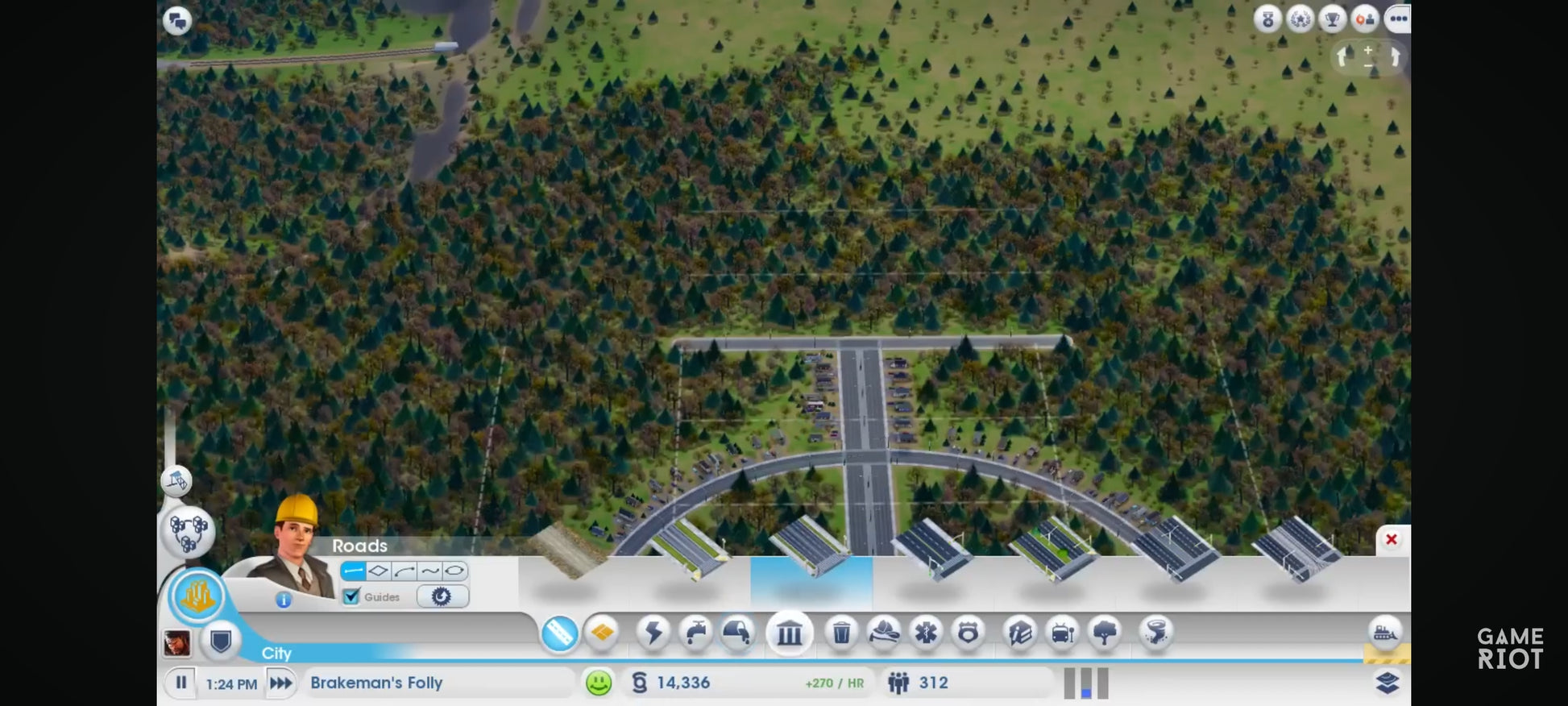This screenshot has height=706, width=1568.
Task: Activate the bulldozer demolish tool
Action: 1385,632
